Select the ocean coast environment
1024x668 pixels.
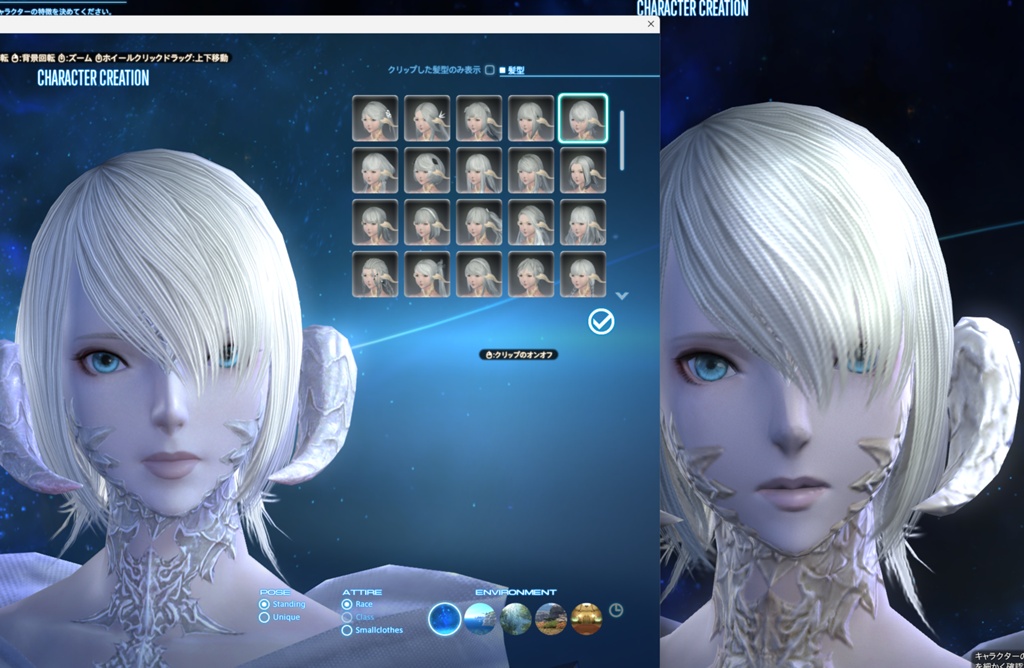click(480, 619)
